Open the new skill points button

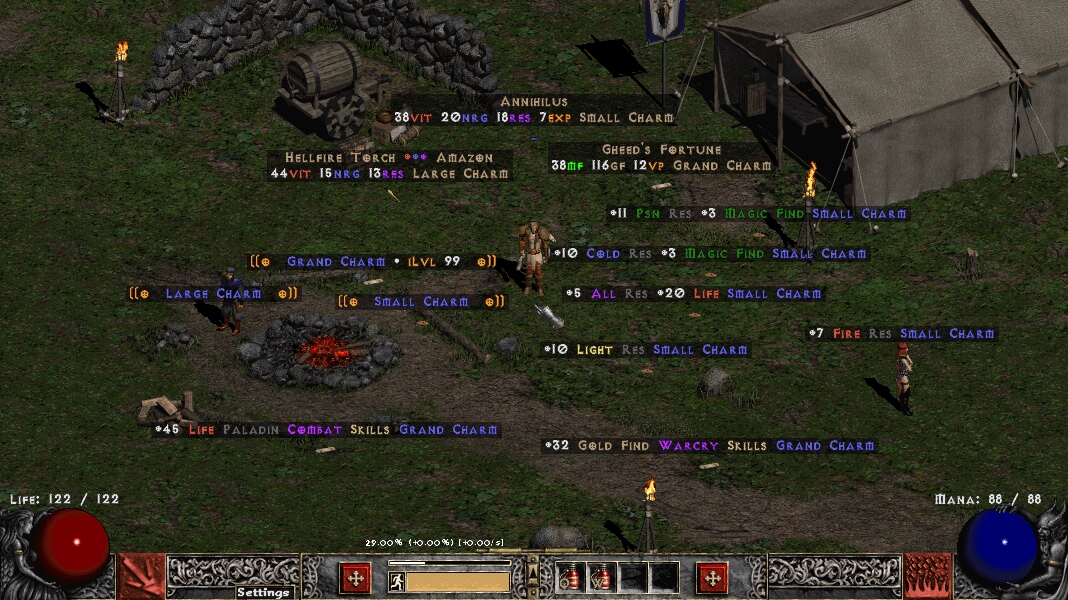(712, 578)
